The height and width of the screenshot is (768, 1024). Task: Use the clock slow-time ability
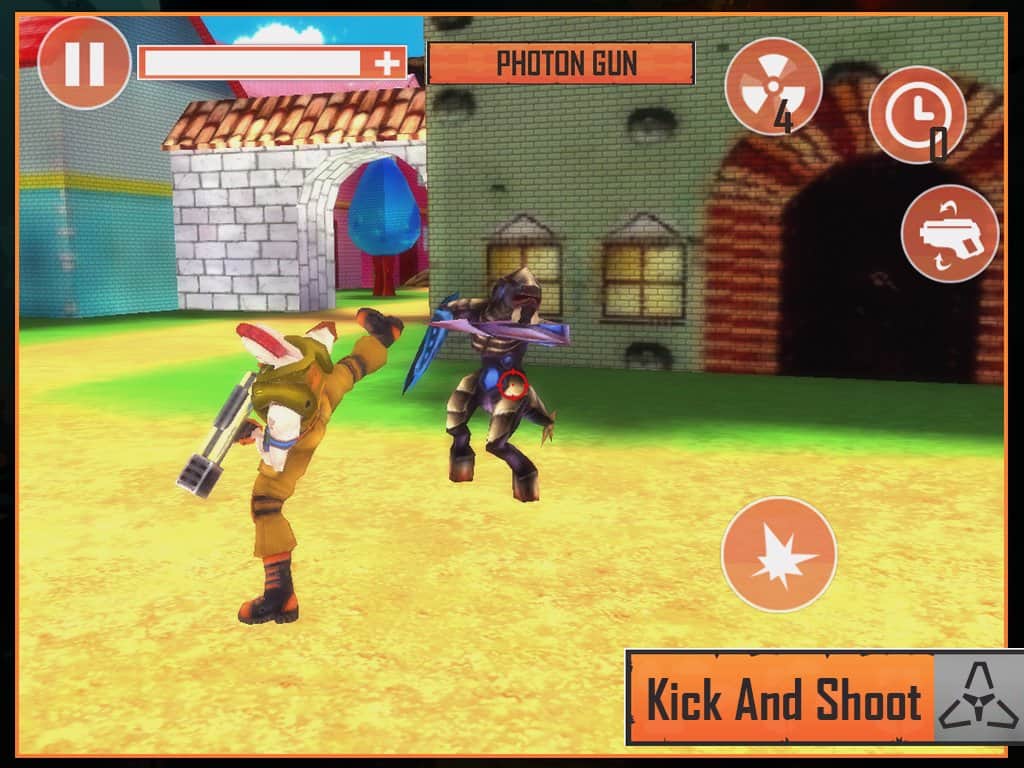click(917, 114)
